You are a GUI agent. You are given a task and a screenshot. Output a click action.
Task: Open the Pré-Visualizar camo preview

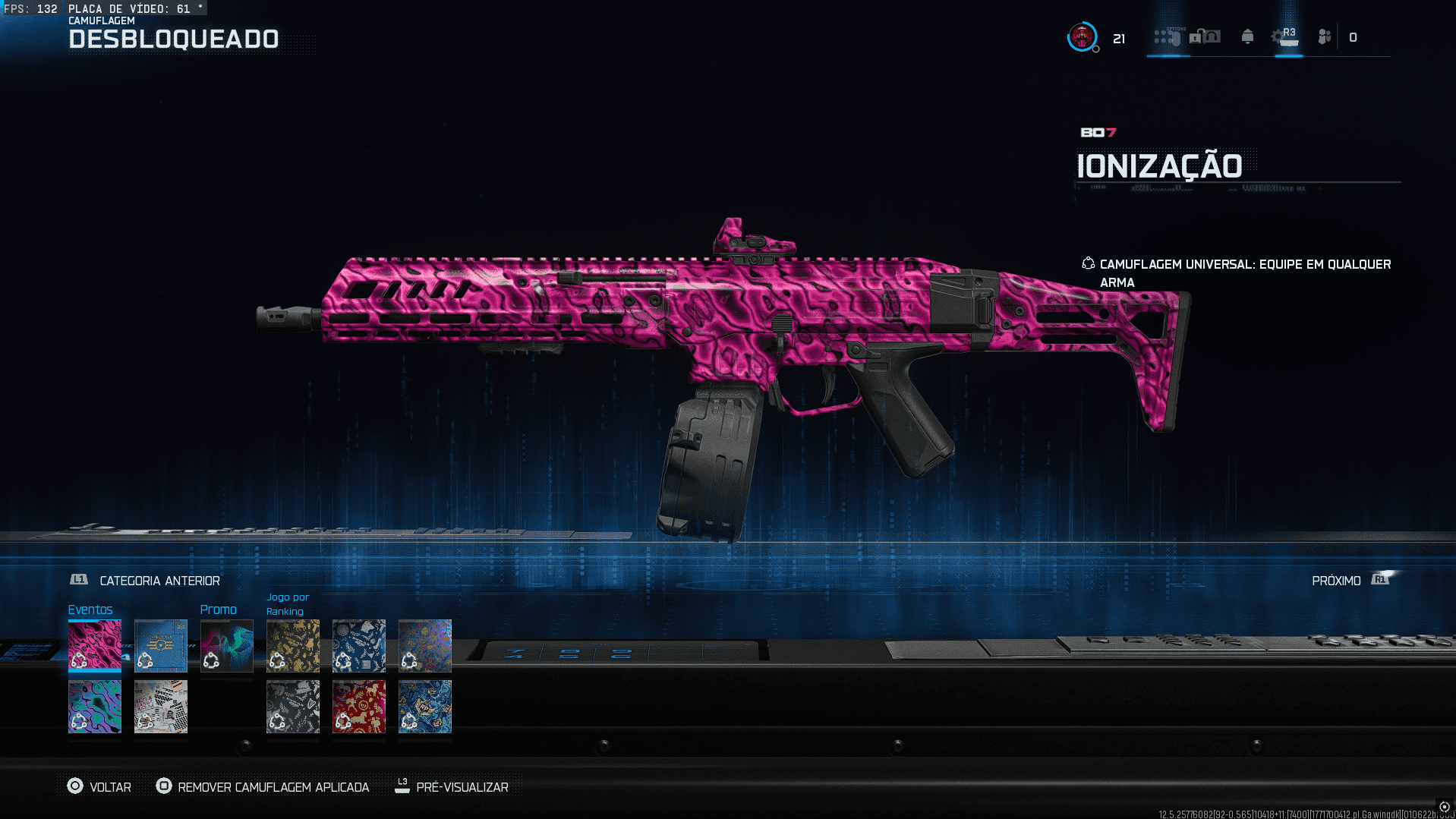click(452, 787)
